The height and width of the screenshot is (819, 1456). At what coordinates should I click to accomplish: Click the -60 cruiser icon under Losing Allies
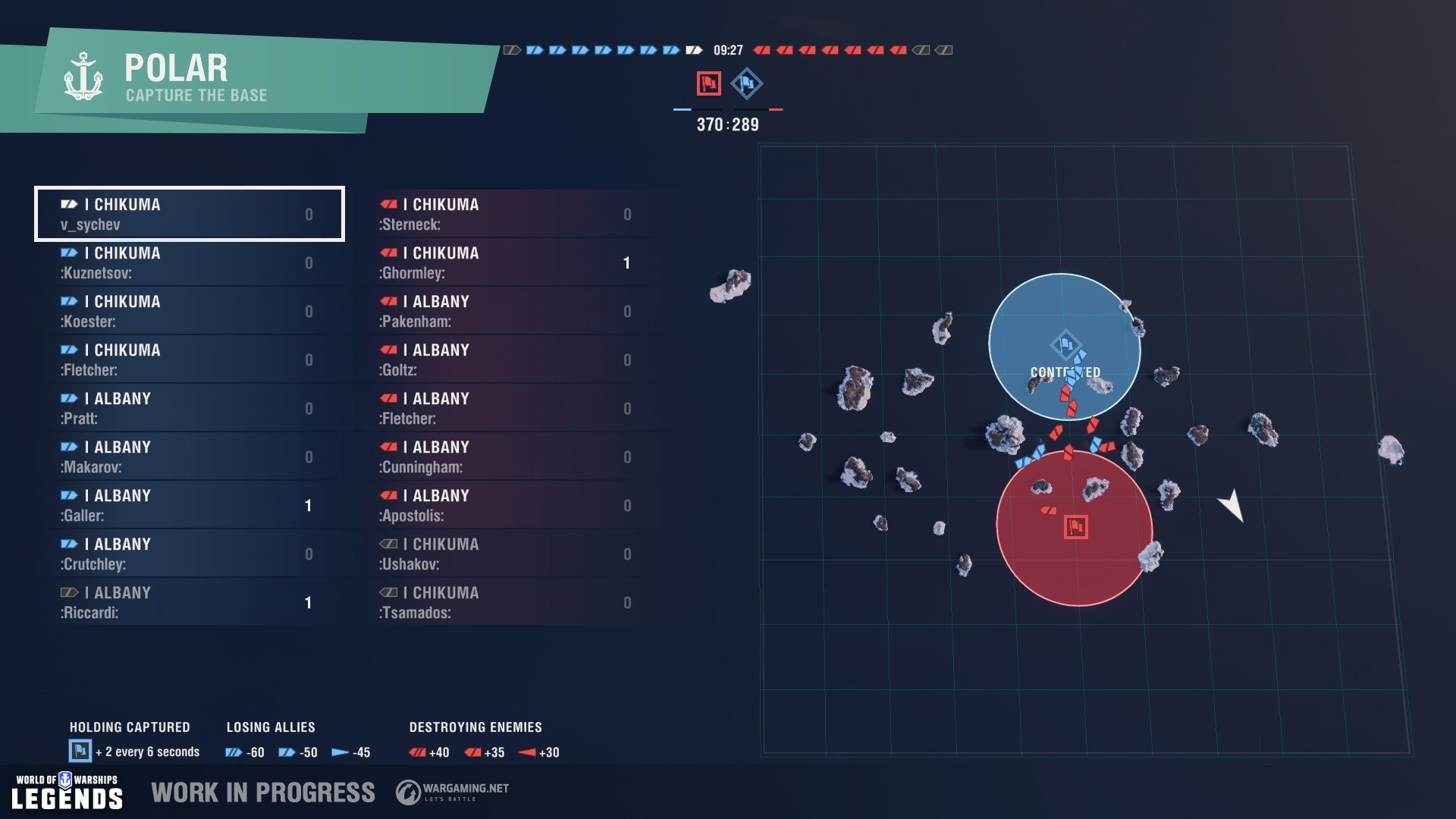pos(232,752)
